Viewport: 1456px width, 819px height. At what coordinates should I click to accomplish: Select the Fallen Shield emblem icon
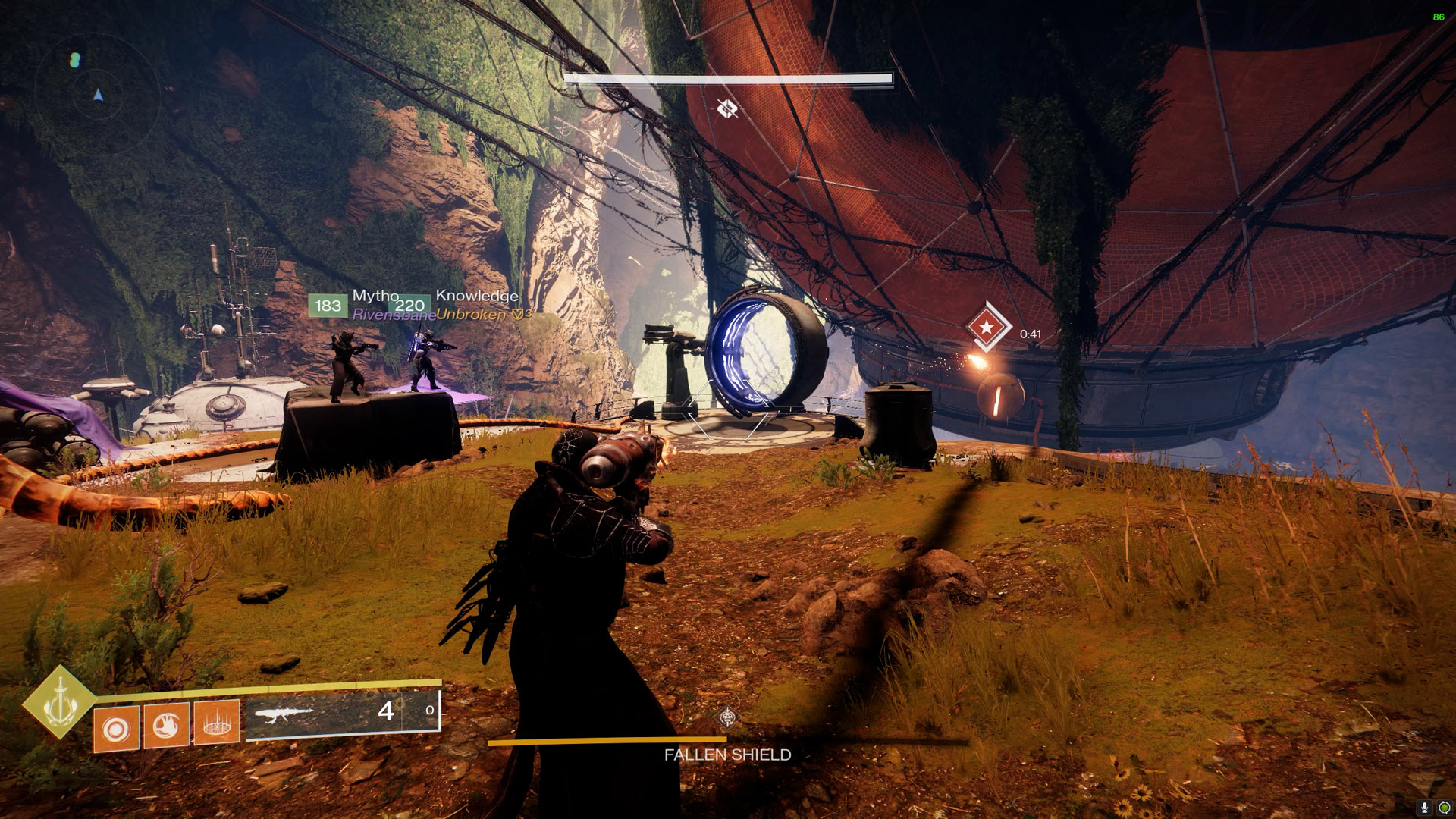coord(727,717)
